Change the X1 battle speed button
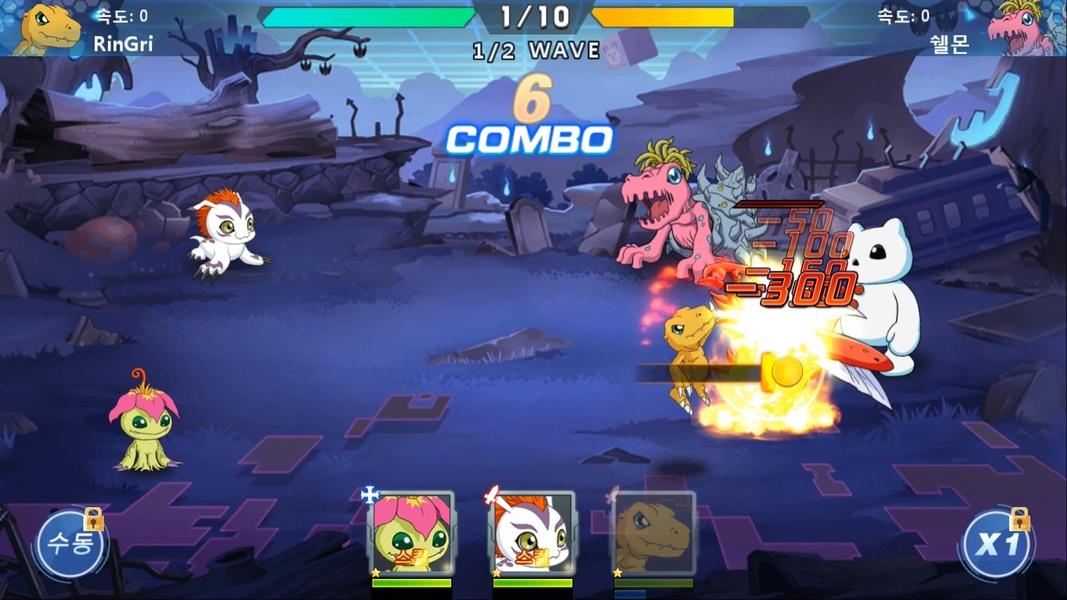Viewport: 1067px width, 600px height. [x=995, y=546]
